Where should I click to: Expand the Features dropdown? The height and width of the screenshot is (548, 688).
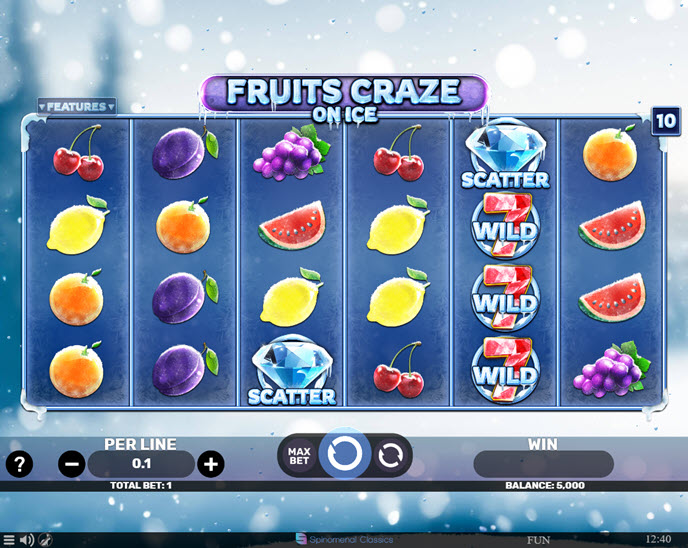point(77,106)
